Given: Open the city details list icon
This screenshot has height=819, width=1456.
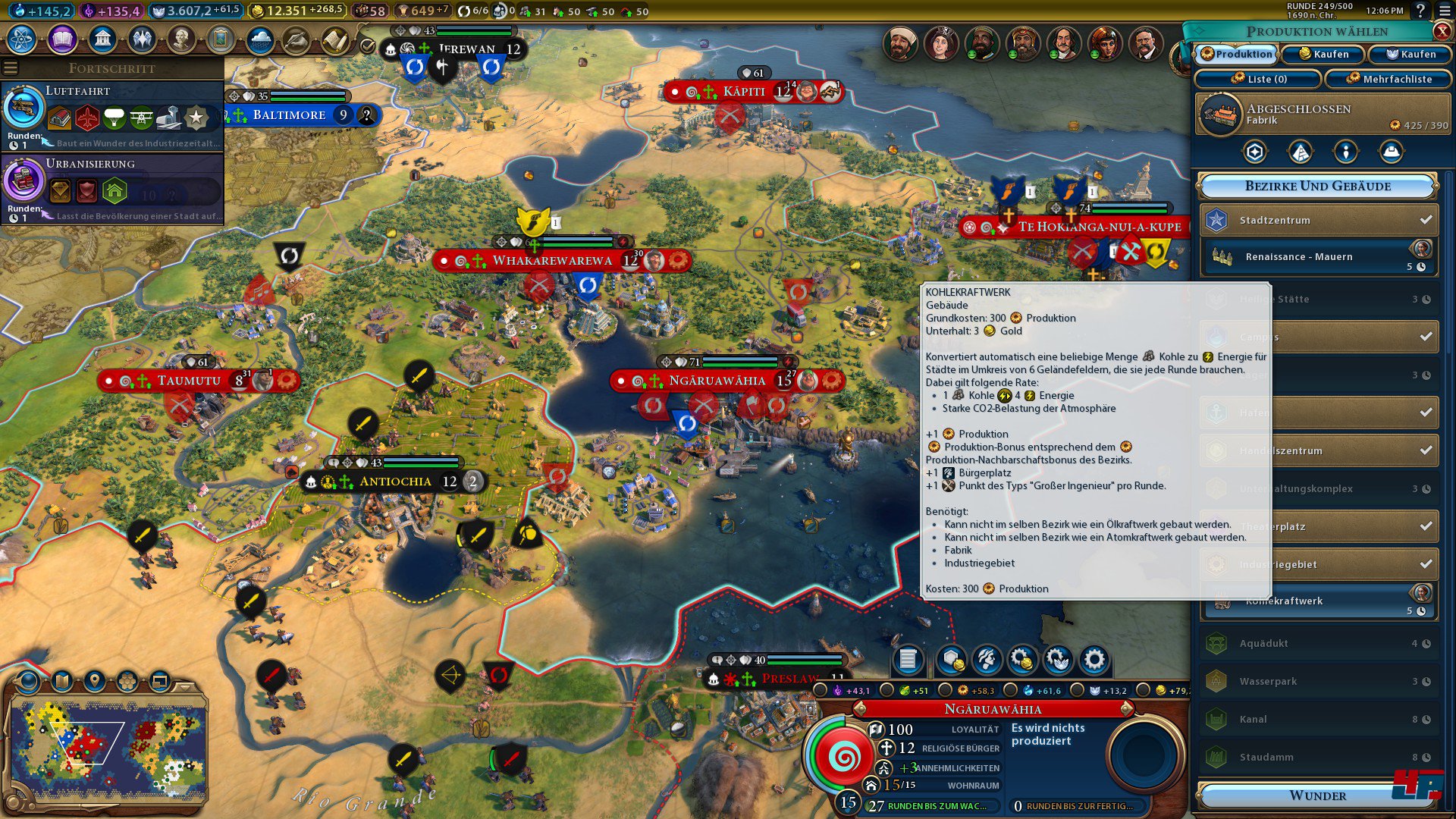Looking at the screenshot, I should (908, 660).
